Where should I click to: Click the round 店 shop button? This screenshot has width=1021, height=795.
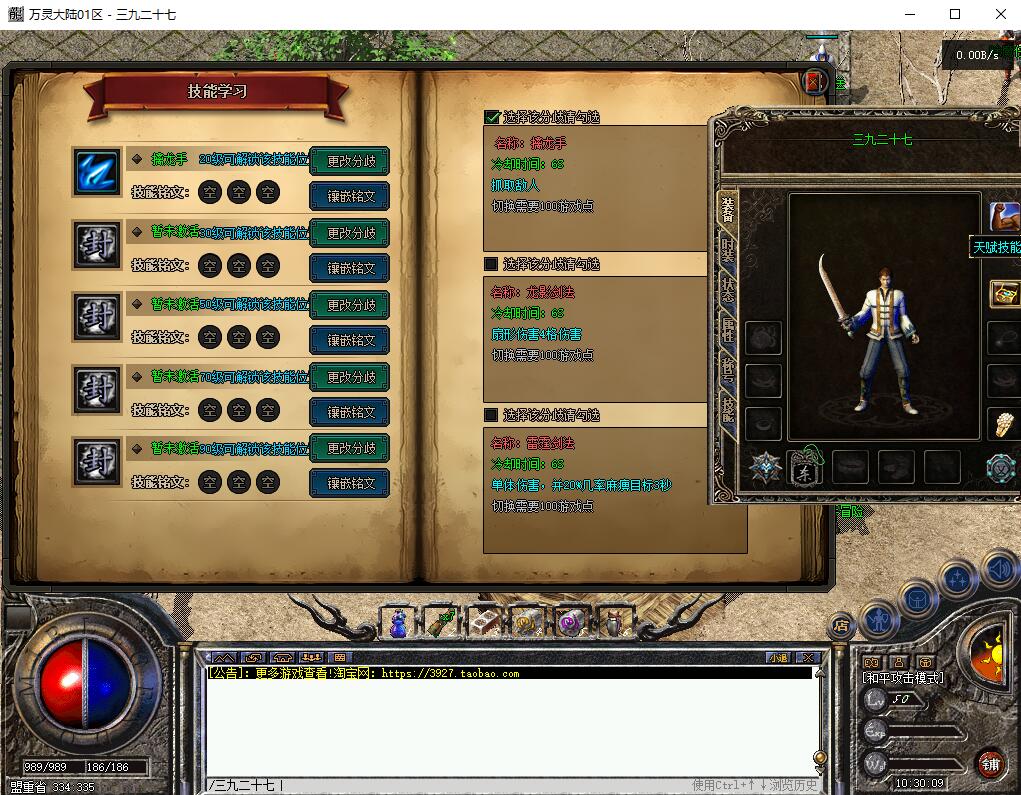pos(840,625)
